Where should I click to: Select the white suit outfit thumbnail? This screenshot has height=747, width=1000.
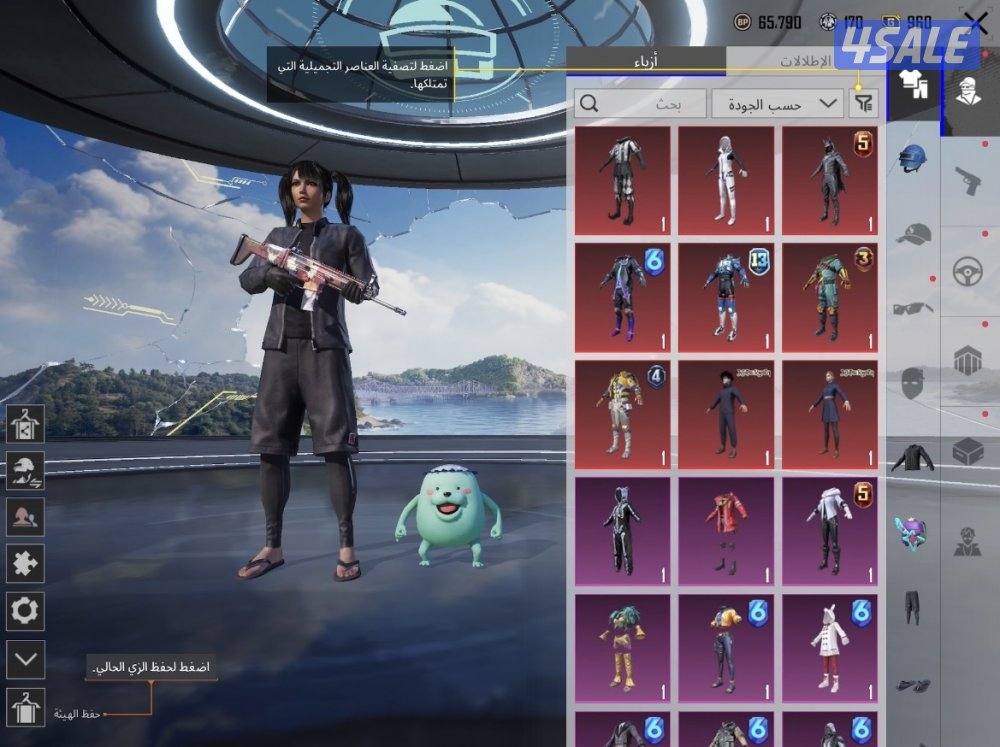point(726,180)
